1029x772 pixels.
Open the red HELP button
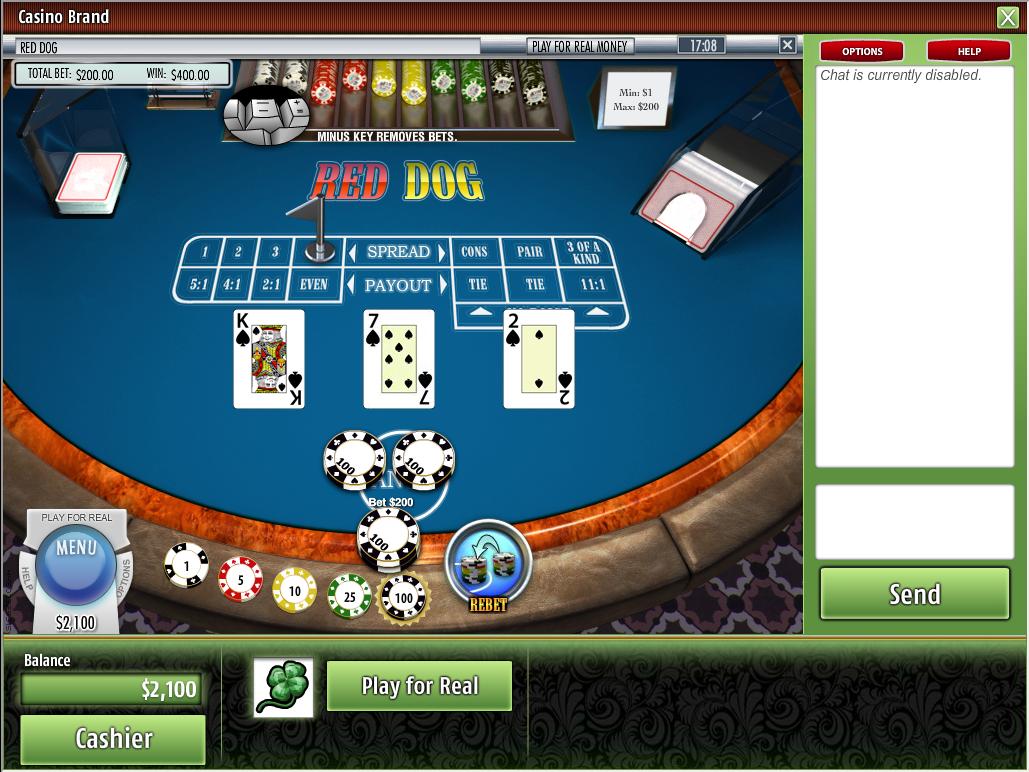coord(969,51)
